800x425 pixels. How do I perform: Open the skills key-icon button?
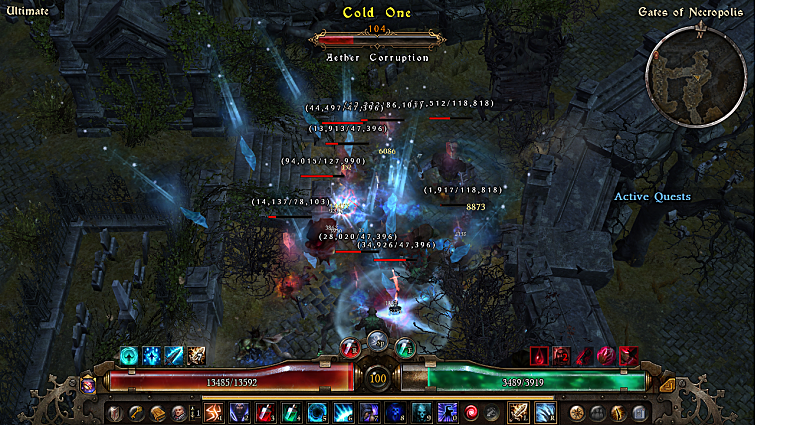click(x=136, y=411)
